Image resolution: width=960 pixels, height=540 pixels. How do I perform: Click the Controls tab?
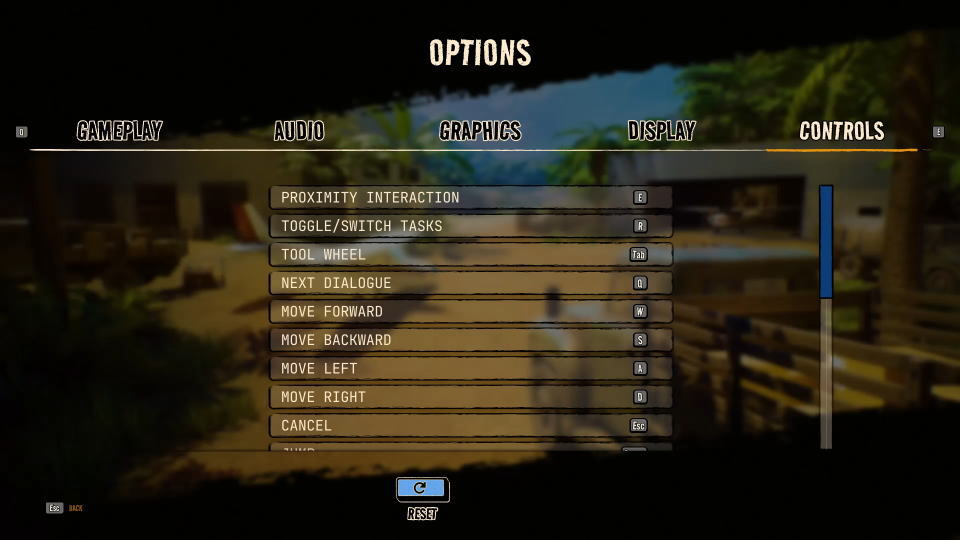click(x=841, y=131)
